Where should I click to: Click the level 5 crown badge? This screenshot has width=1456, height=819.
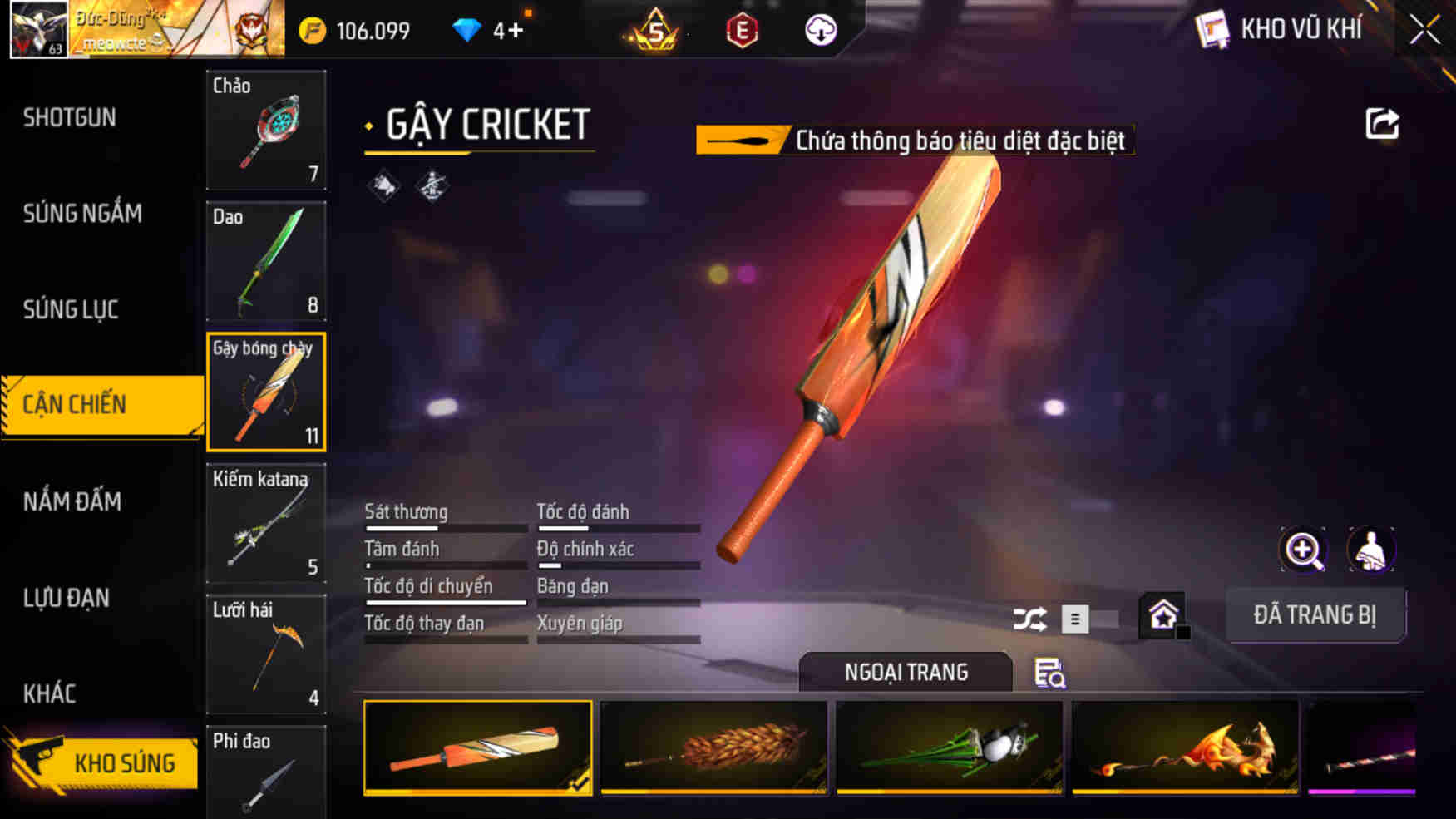coord(656,31)
